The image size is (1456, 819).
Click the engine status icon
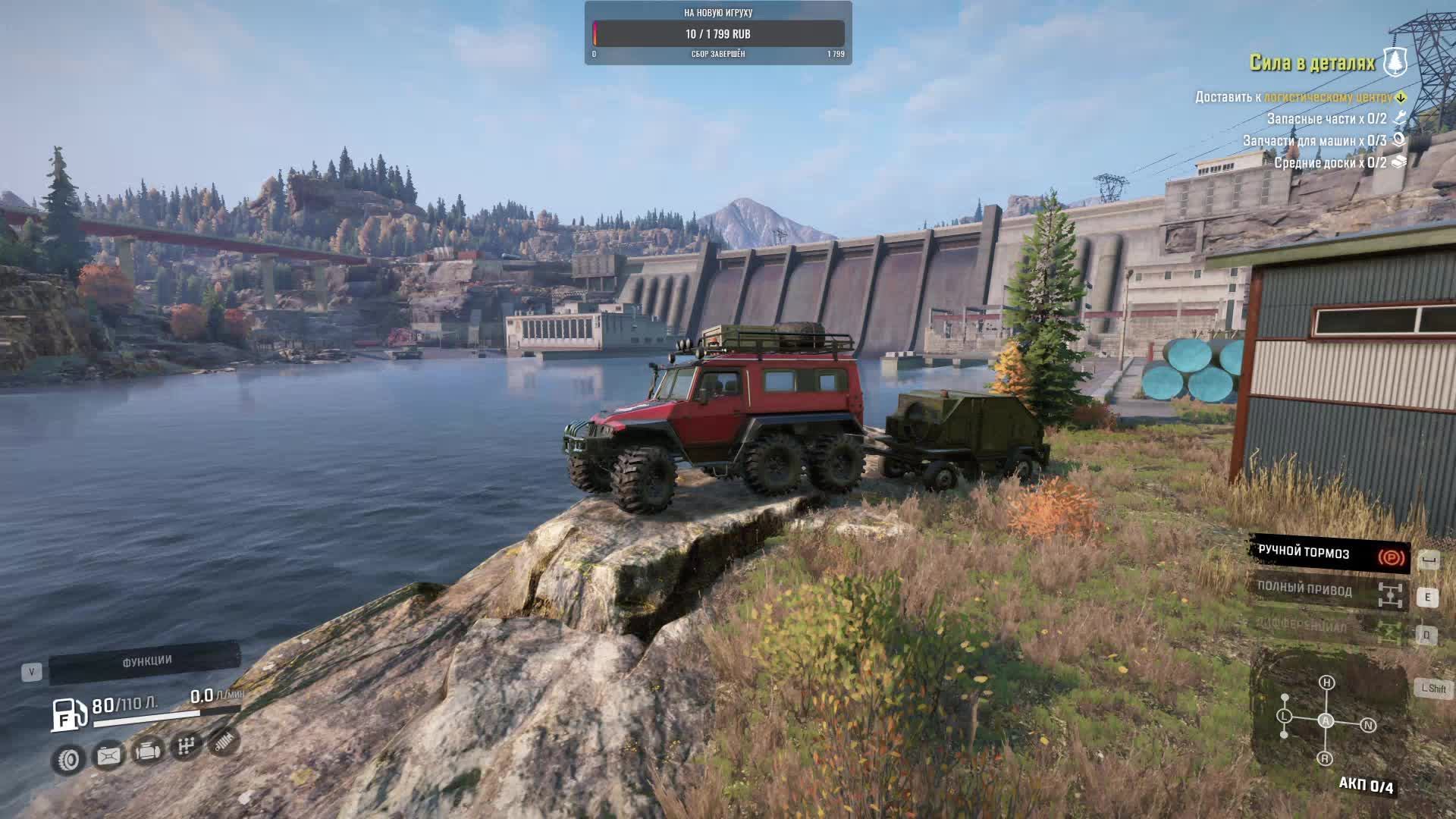[147, 752]
